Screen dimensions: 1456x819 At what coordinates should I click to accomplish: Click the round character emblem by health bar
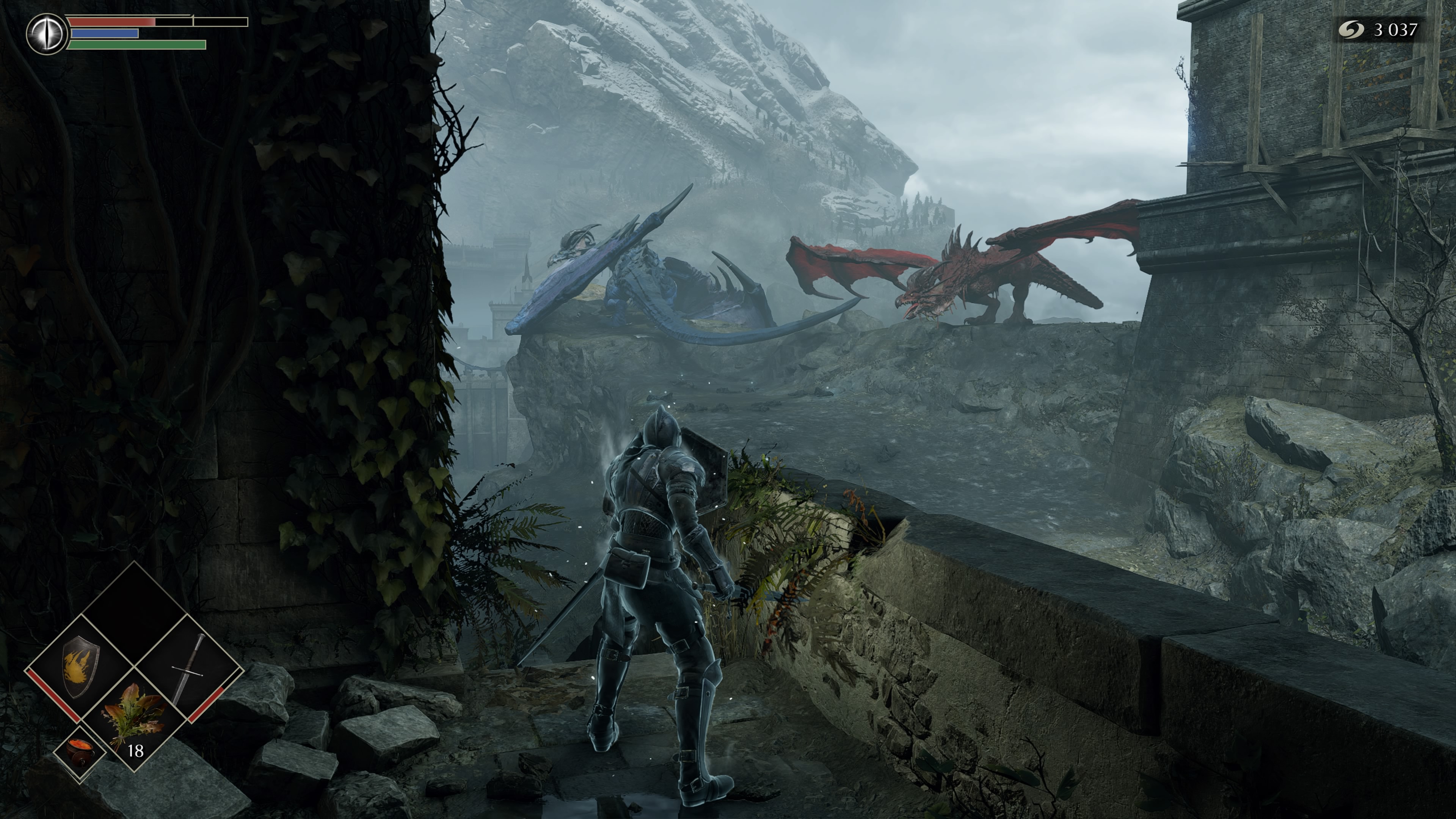[47, 34]
